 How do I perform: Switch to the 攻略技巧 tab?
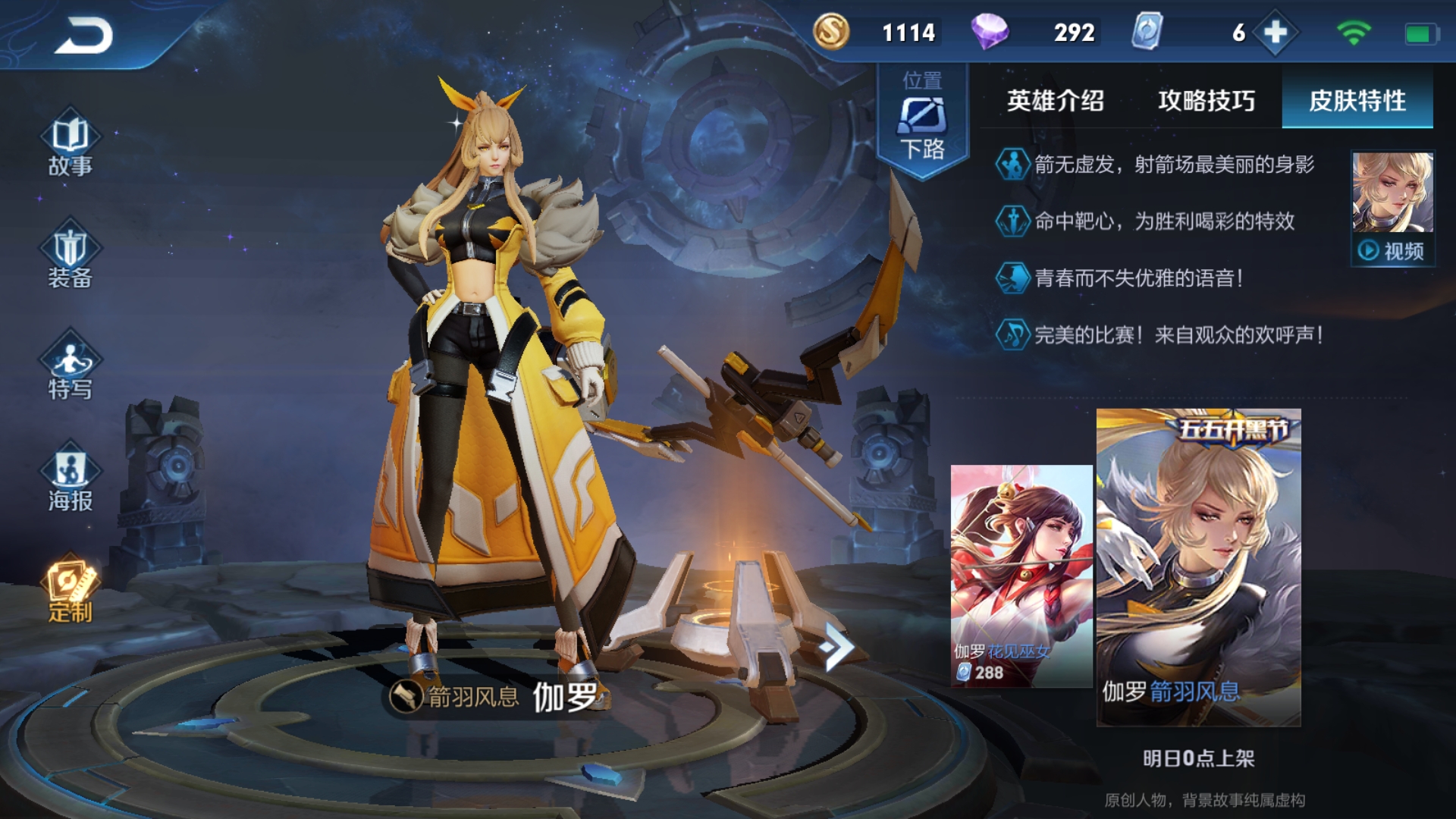point(1206,100)
